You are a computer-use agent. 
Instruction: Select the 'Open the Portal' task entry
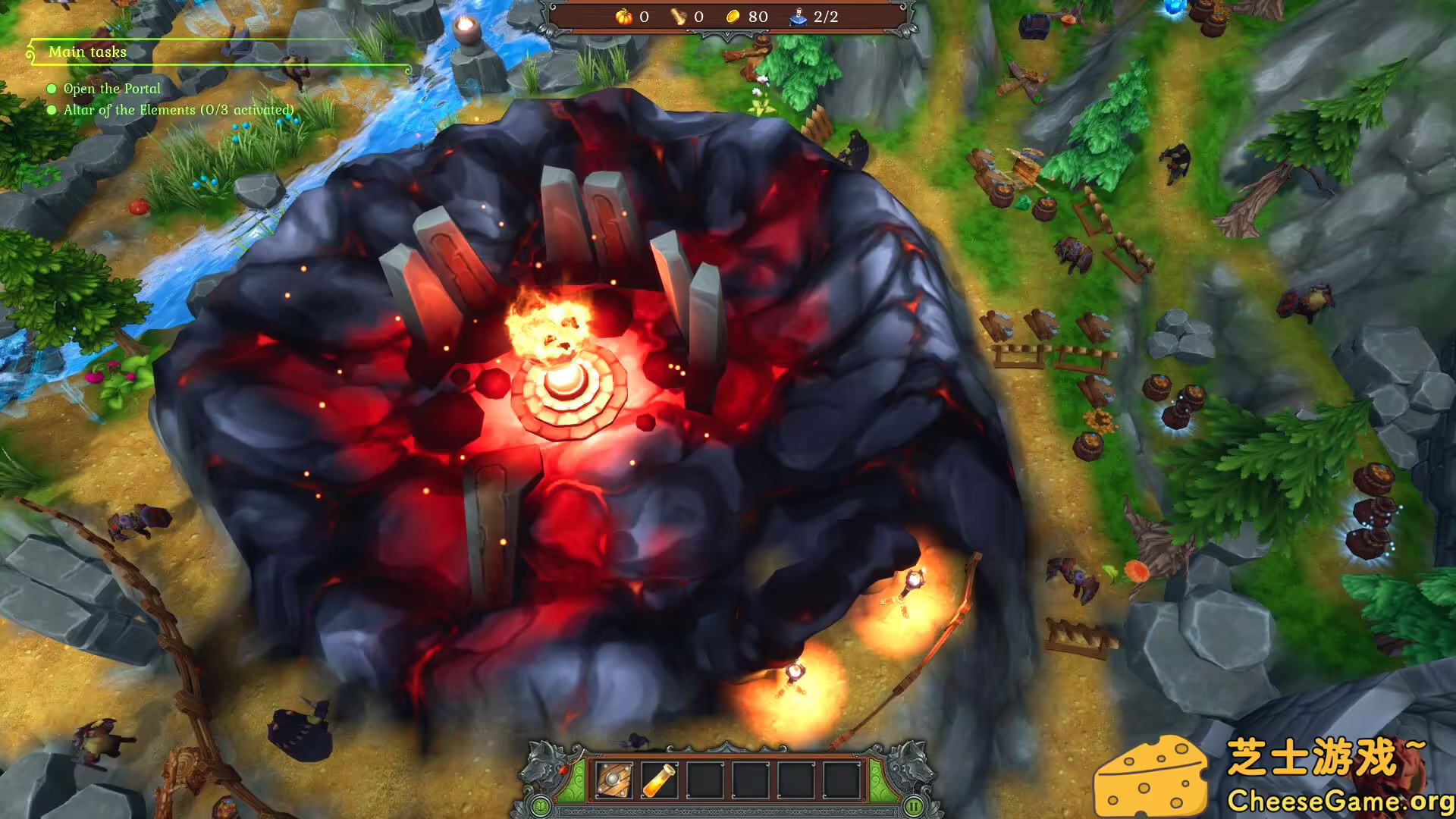click(x=111, y=89)
